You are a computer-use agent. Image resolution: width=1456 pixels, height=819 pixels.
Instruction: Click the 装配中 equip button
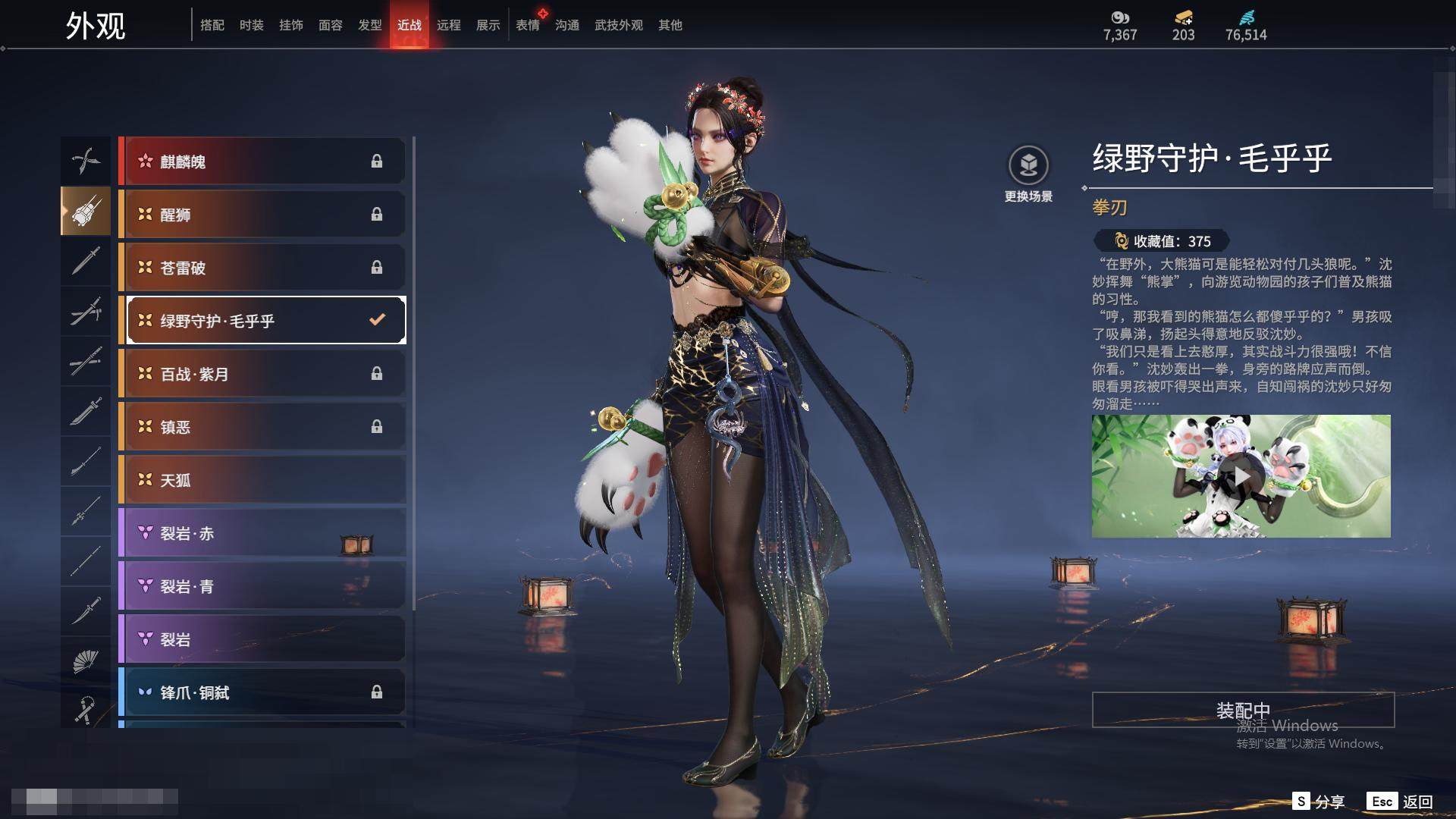click(x=1243, y=710)
